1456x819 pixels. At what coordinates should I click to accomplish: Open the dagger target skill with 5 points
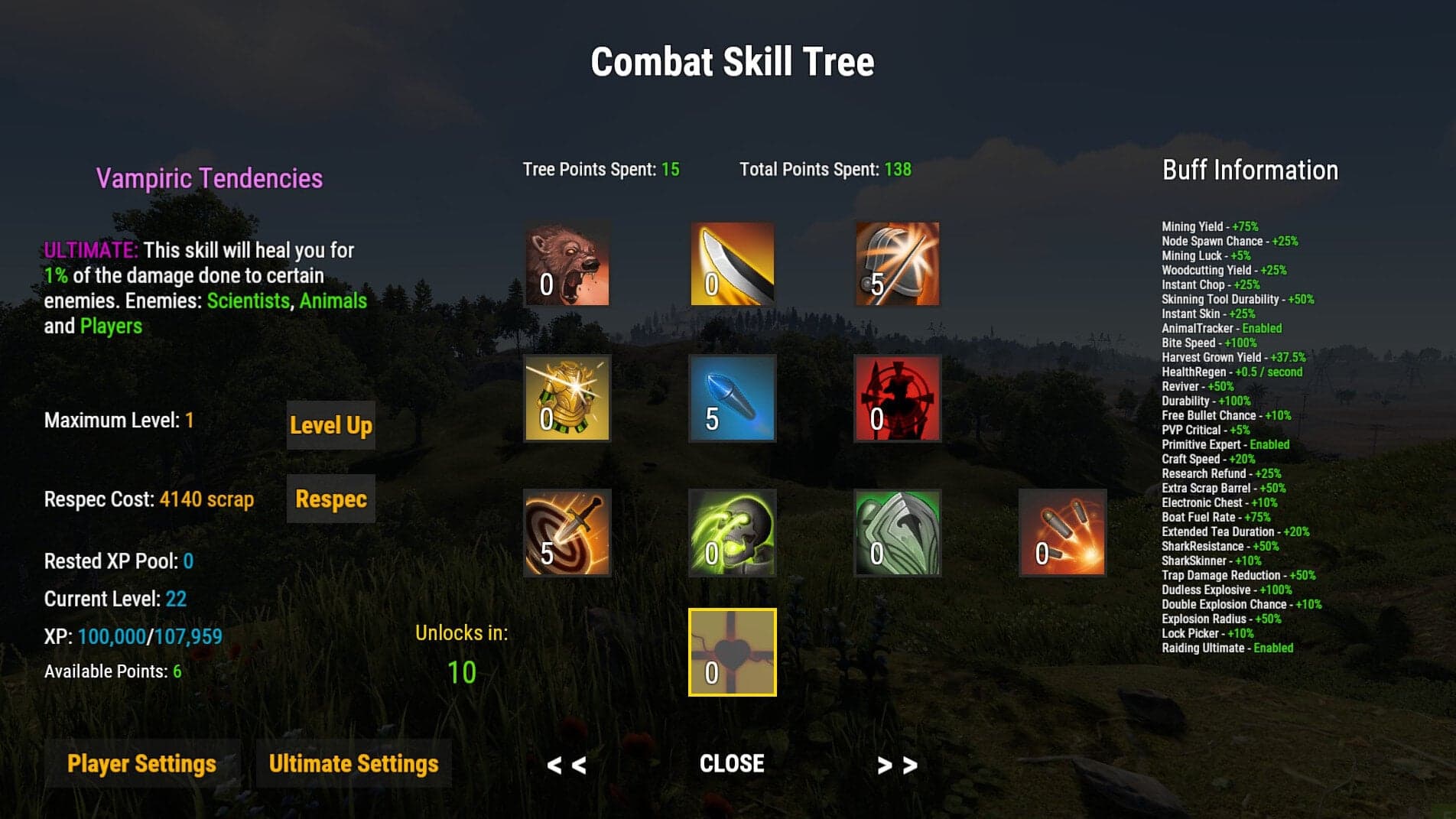(567, 533)
